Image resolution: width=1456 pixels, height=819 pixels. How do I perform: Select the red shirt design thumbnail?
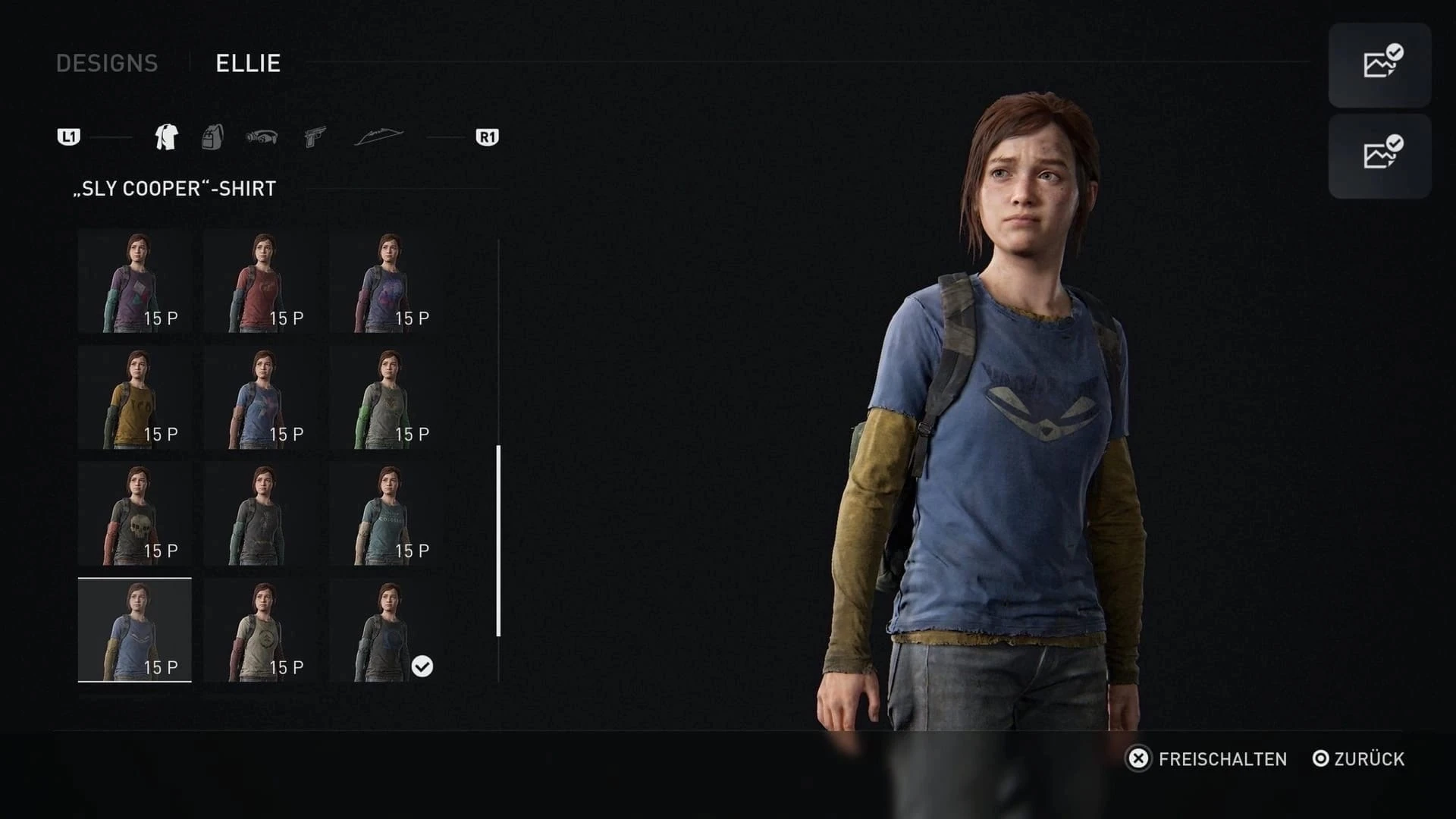pyautogui.click(x=261, y=281)
